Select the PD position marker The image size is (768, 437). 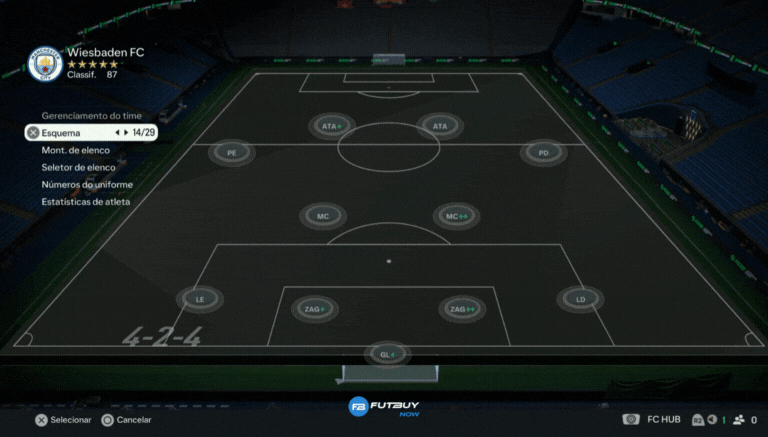543,153
